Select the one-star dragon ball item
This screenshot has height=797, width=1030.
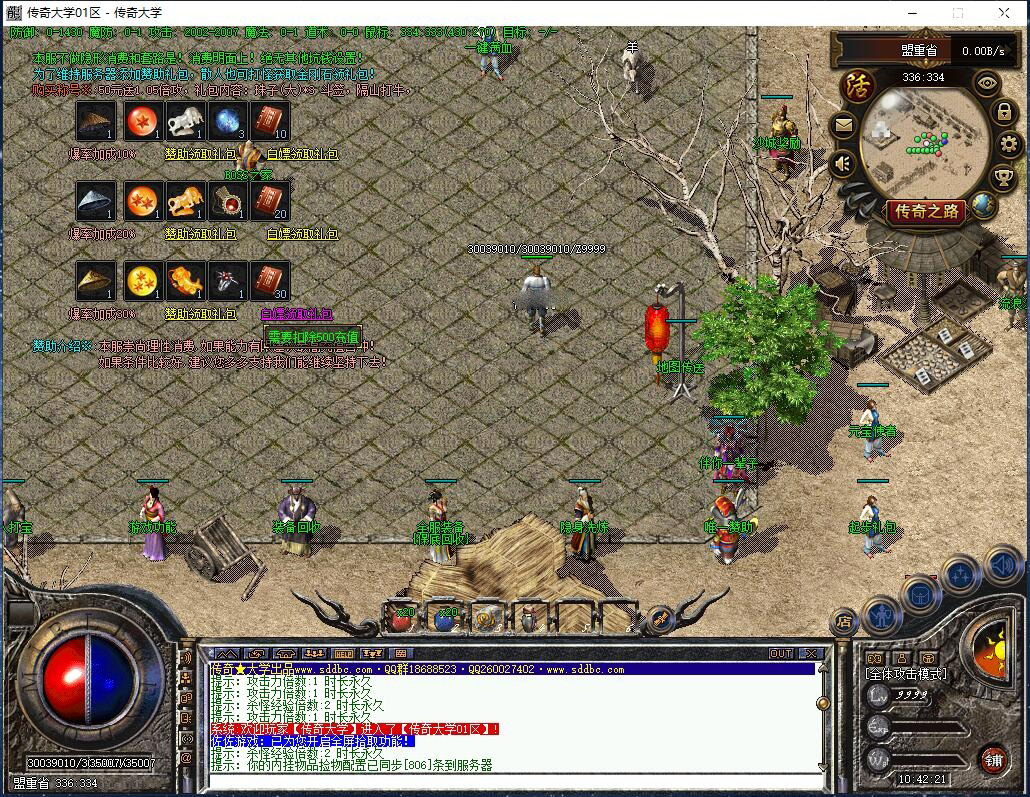pos(144,122)
